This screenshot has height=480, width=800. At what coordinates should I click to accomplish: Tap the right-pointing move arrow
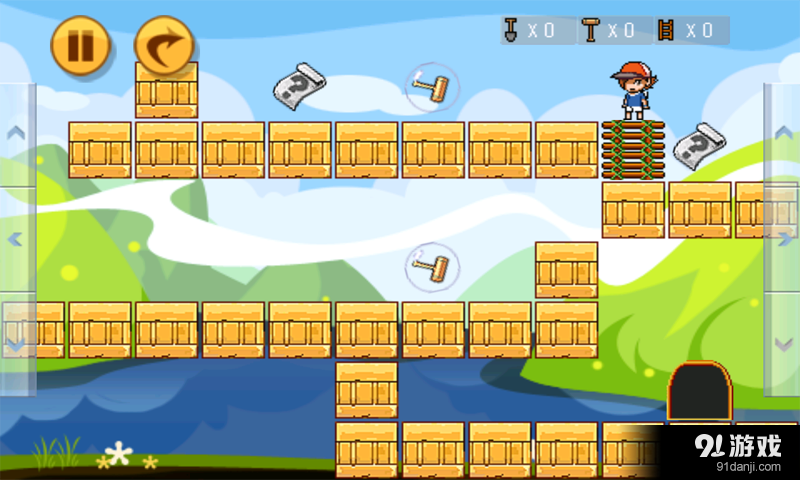point(783,240)
